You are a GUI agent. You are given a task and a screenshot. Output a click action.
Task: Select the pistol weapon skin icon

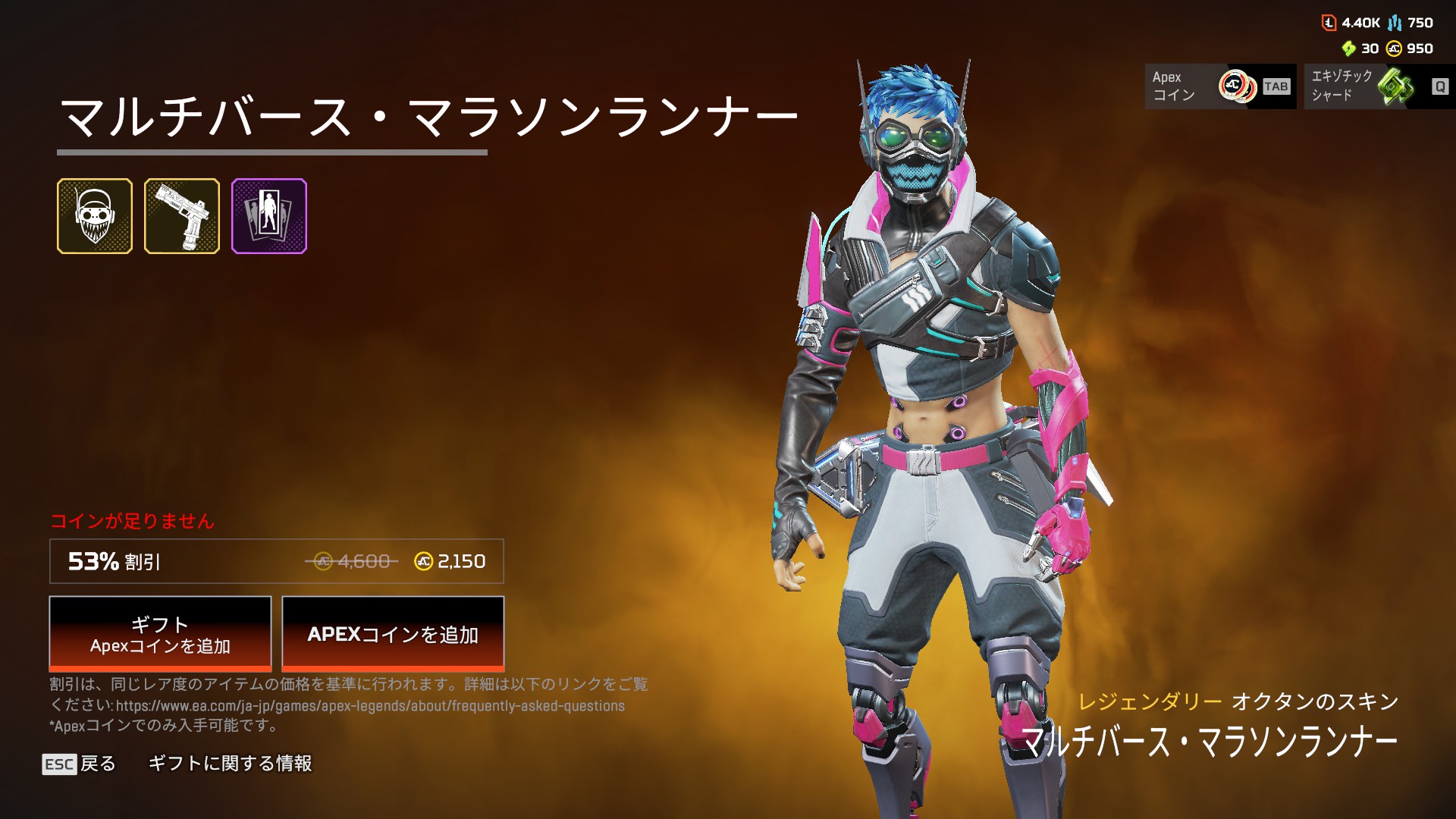click(182, 216)
